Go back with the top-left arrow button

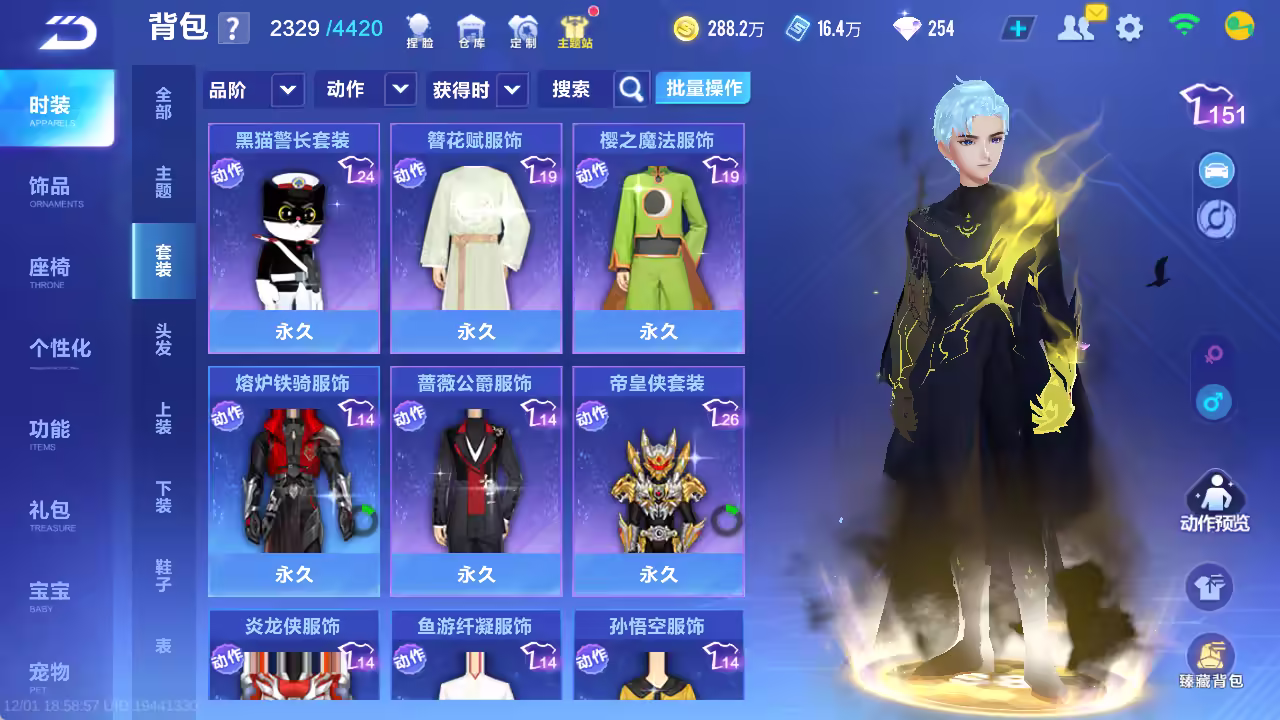click(68, 32)
